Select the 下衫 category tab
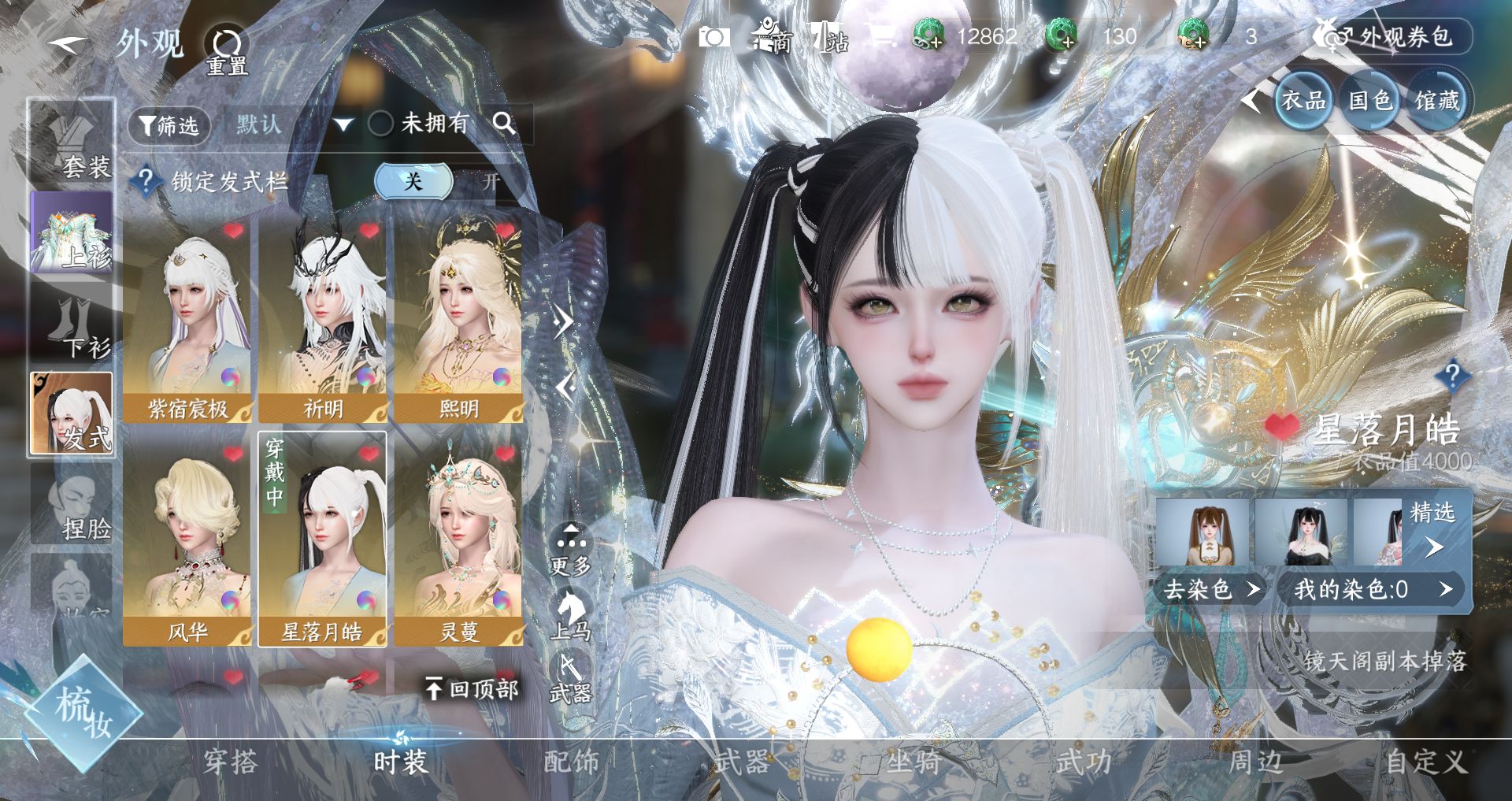The width and height of the screenshot is (1512, 801). (73, 323)
